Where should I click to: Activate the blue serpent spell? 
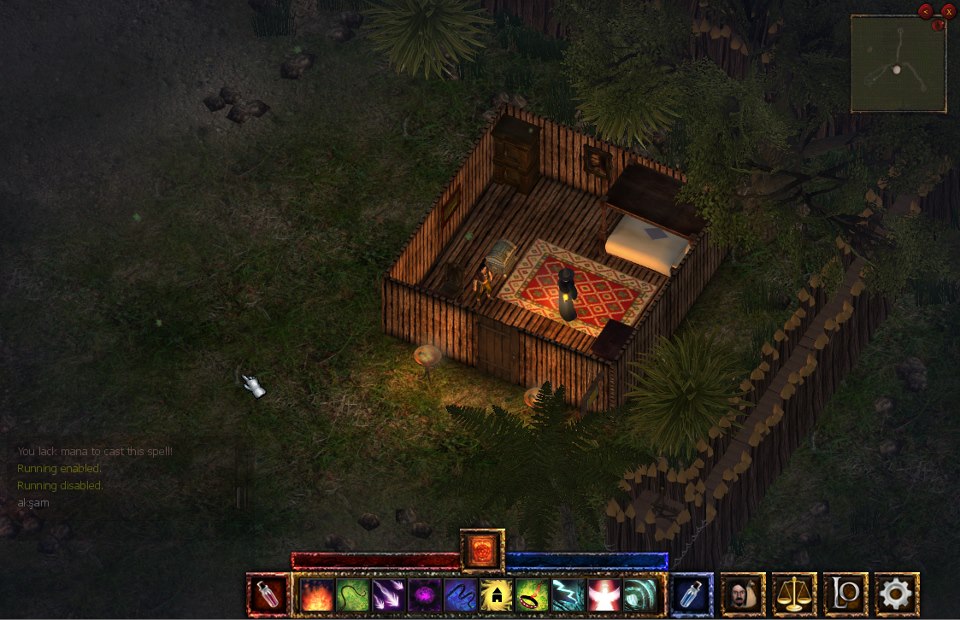pyautogui.click(x=461, y=595)
